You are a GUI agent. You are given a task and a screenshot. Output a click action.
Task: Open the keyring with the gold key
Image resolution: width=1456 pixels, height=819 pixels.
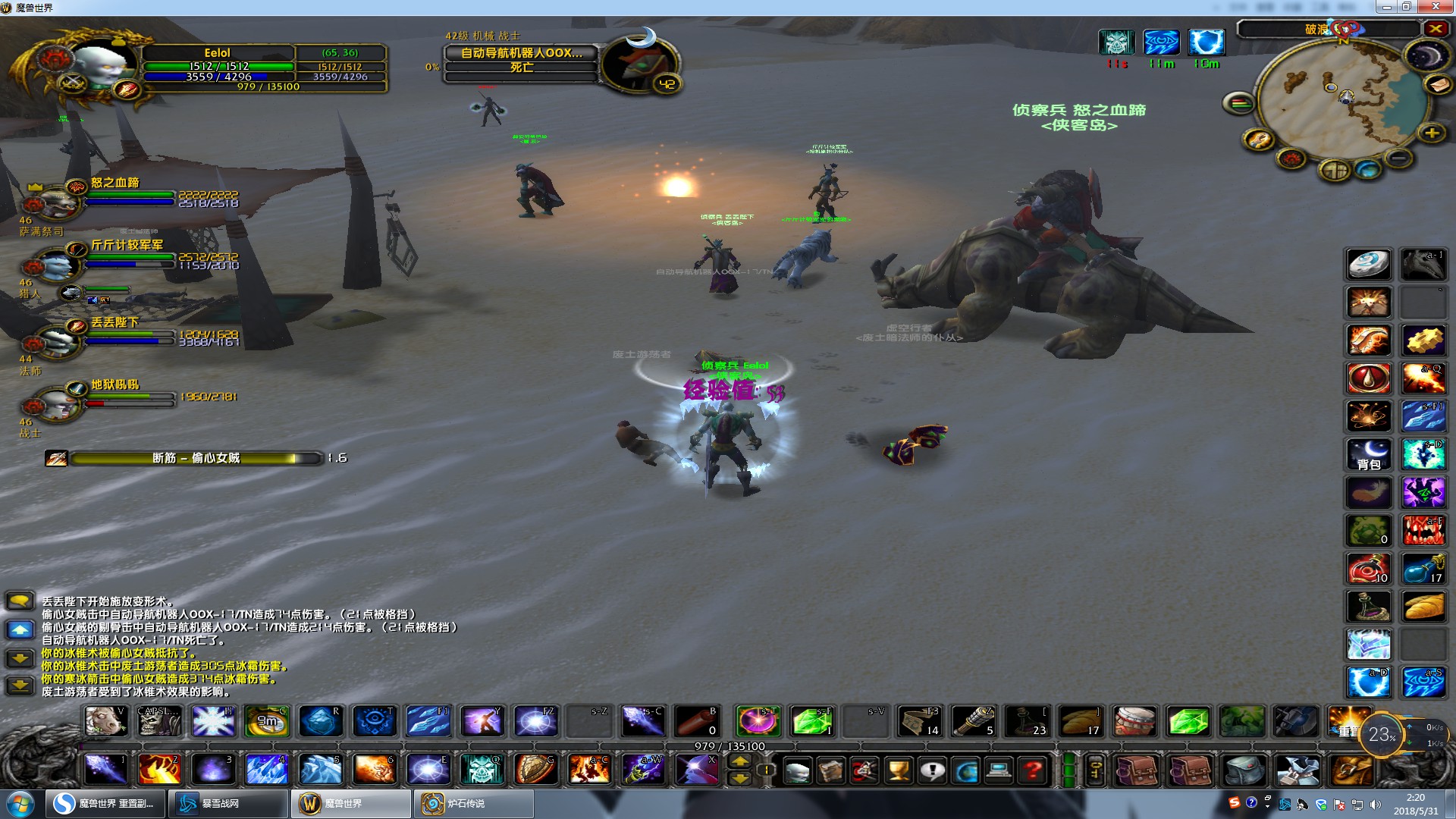point(1095,771)
